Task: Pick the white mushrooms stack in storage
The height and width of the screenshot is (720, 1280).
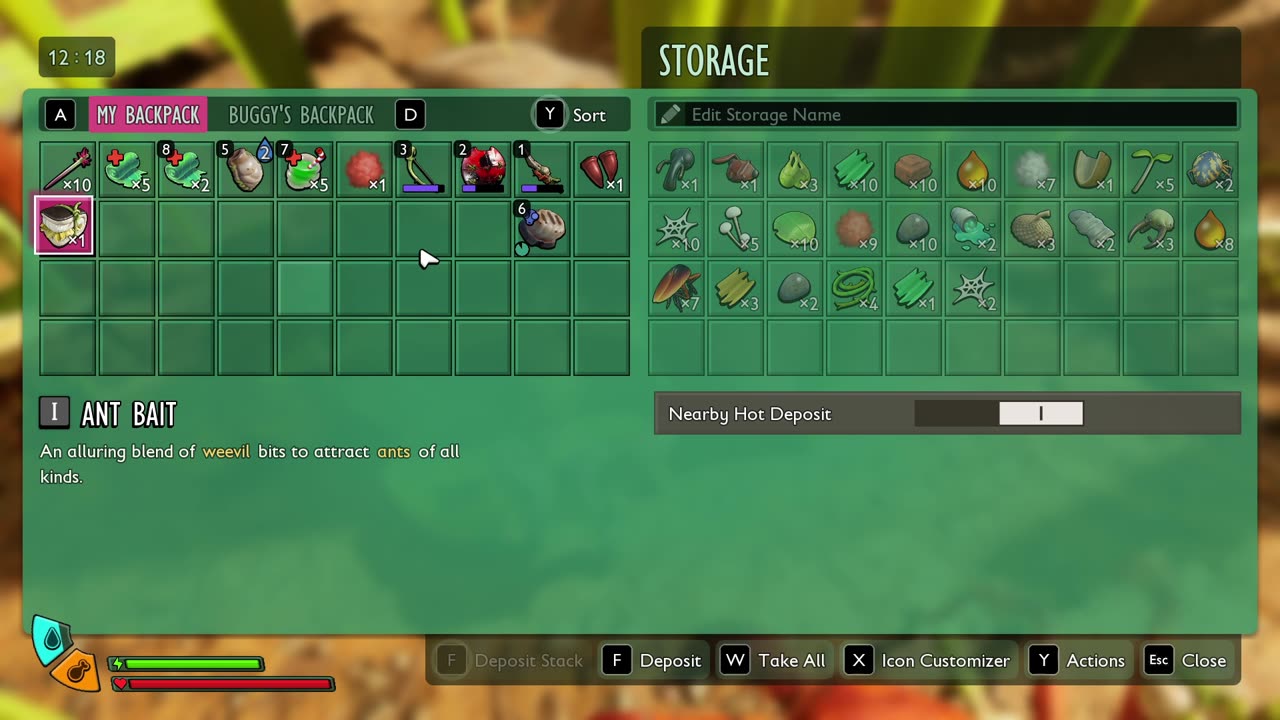Action: tap(736, 229)
